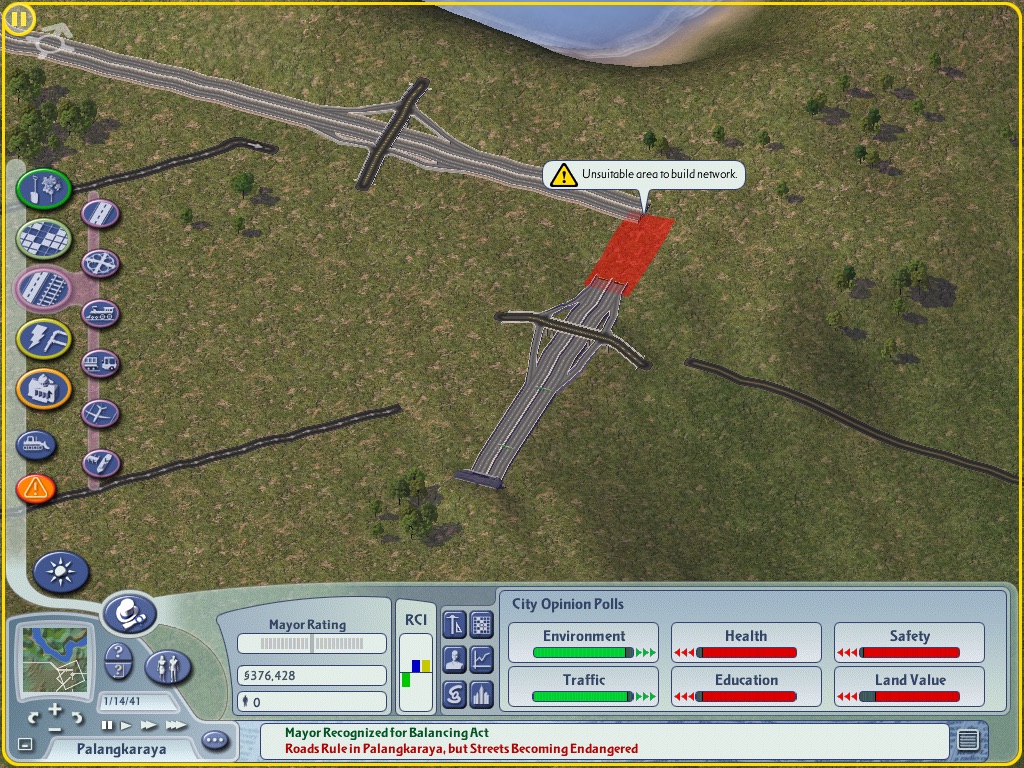The width and height of the screenshot is (1024, 768).
Task: Switch to Mayor mode top hat button
Action: 129,612
